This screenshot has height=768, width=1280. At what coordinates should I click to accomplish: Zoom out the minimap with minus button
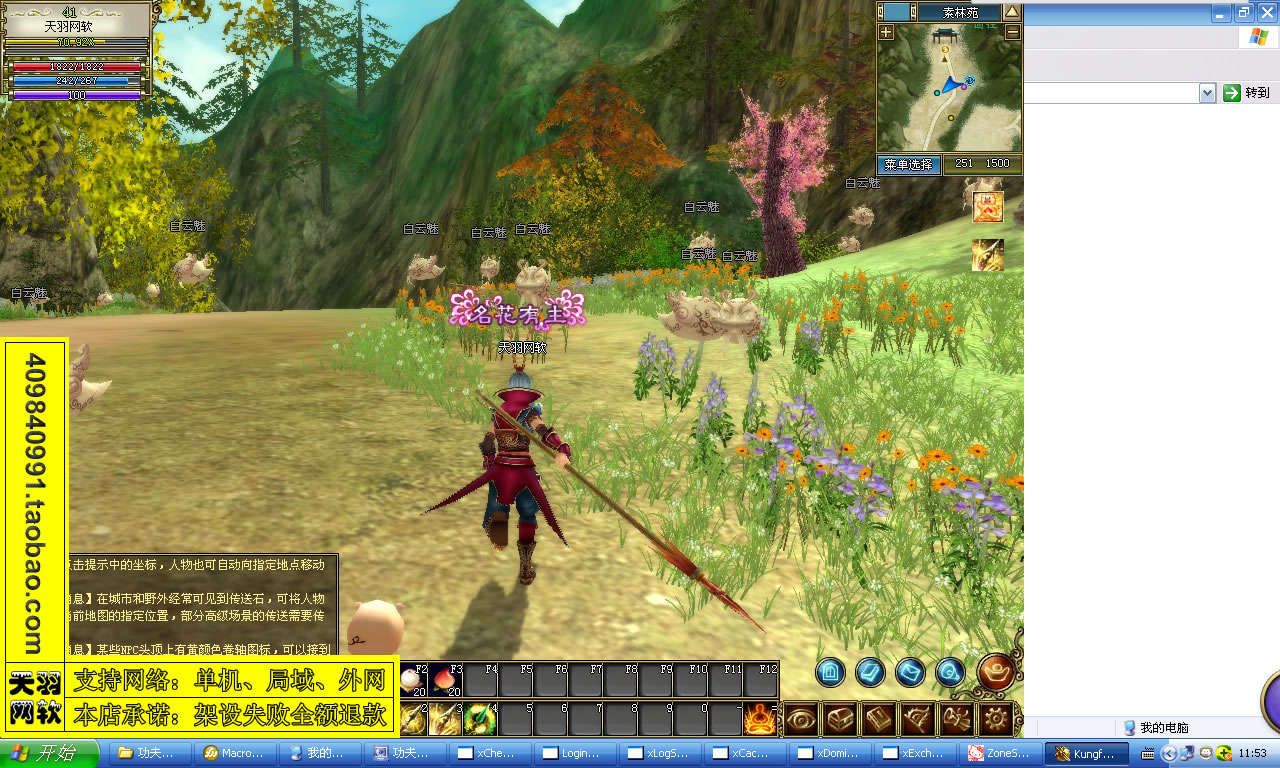[1012, 32]
